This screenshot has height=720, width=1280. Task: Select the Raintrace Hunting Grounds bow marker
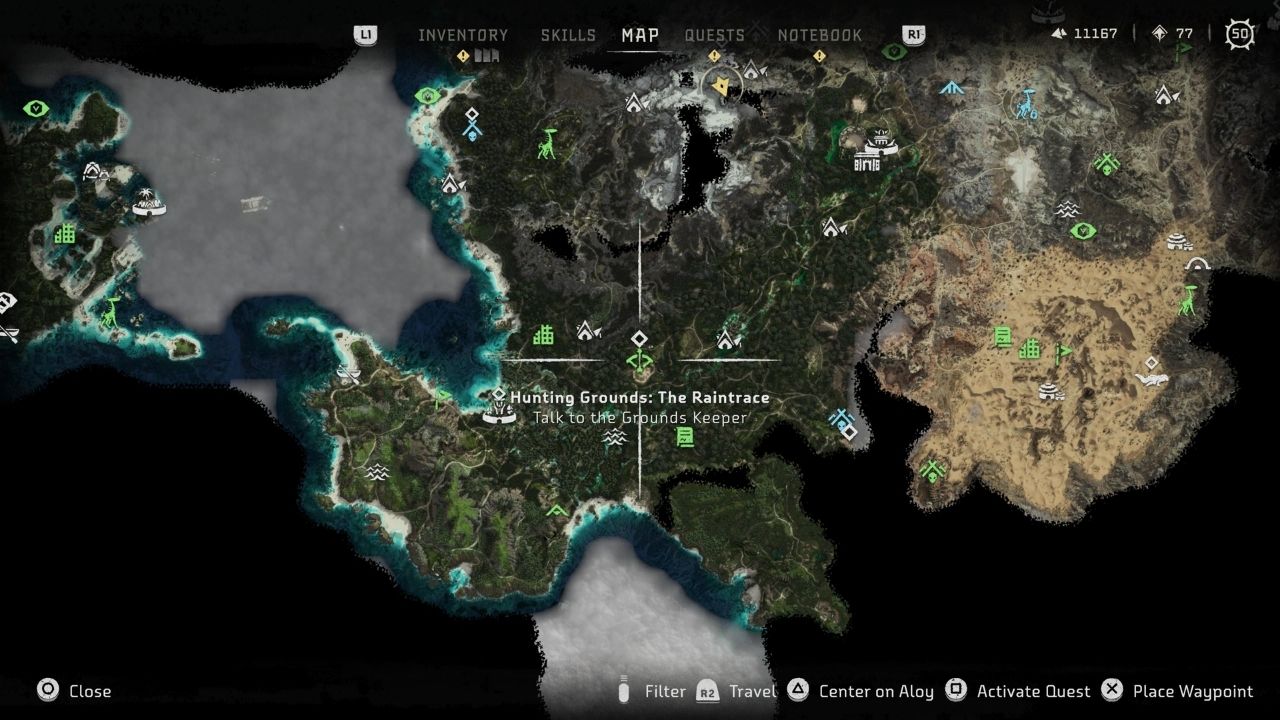(639, 360)
